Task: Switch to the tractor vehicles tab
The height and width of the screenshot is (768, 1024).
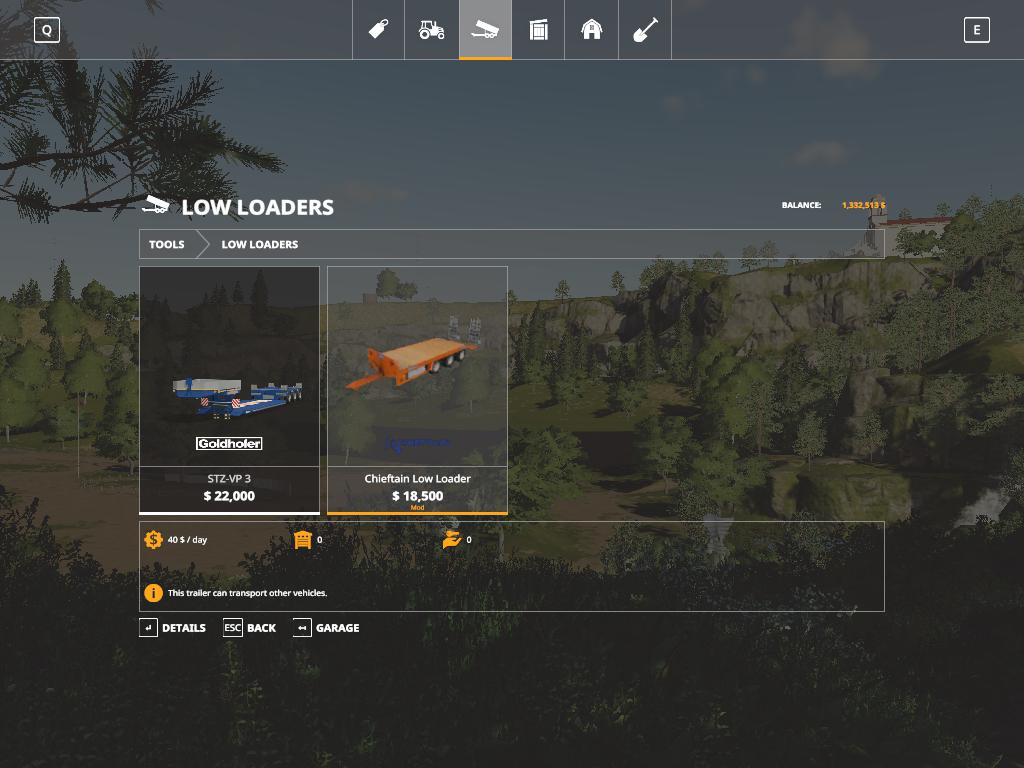Action: (432, 30)
